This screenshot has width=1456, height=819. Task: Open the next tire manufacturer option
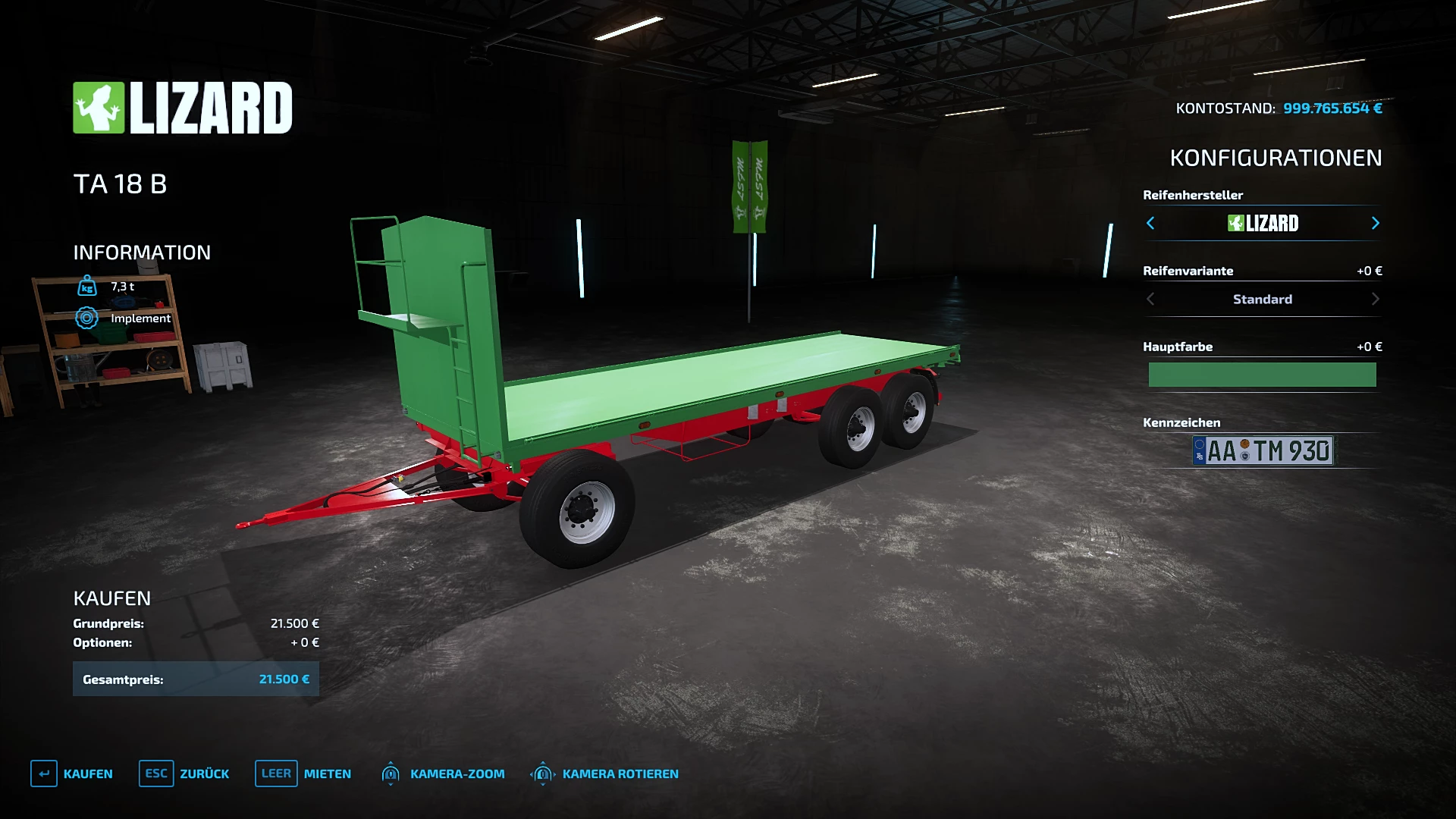point(1375,223)
